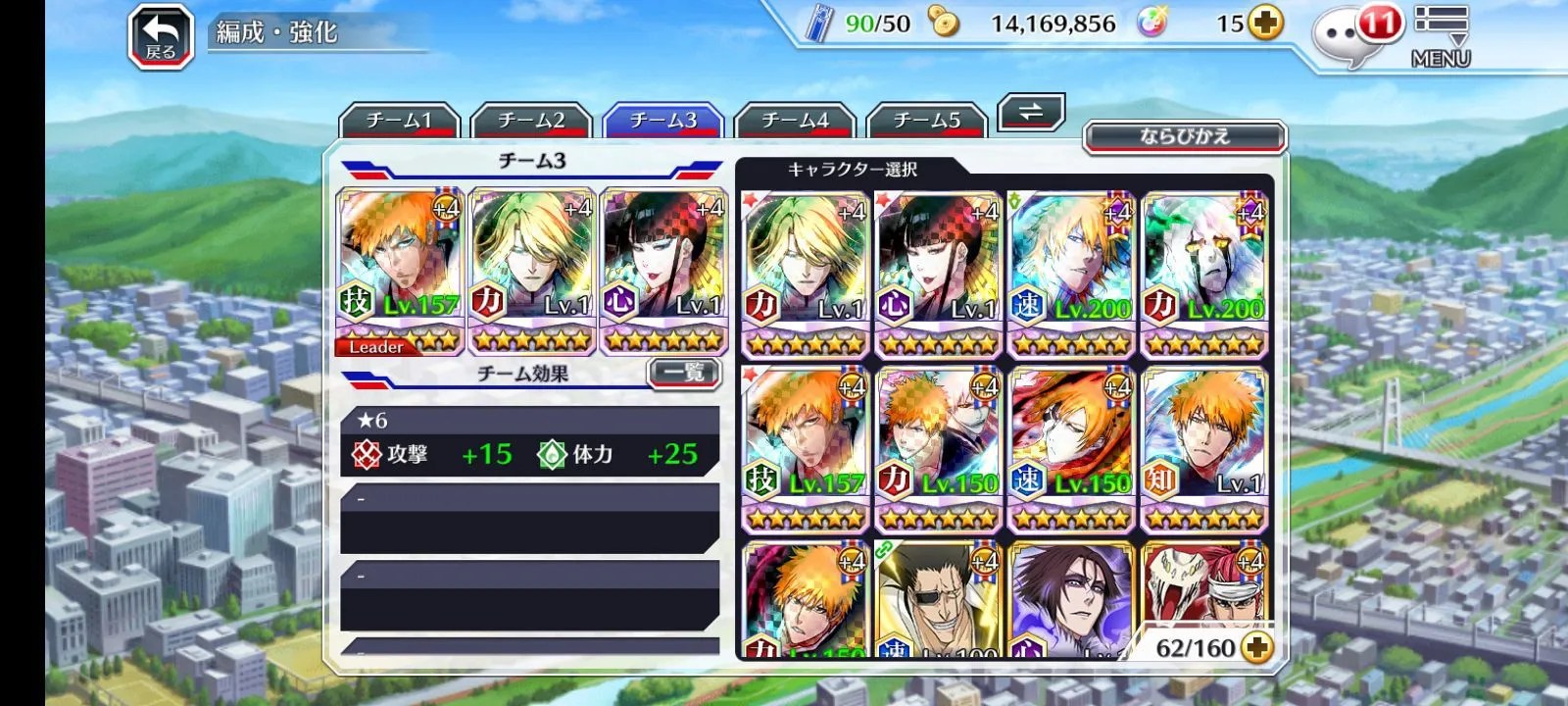Pick the Lv.150 力 character card with white-haired figure
The image size is (1568, 706).
click(x=938, y=449)
